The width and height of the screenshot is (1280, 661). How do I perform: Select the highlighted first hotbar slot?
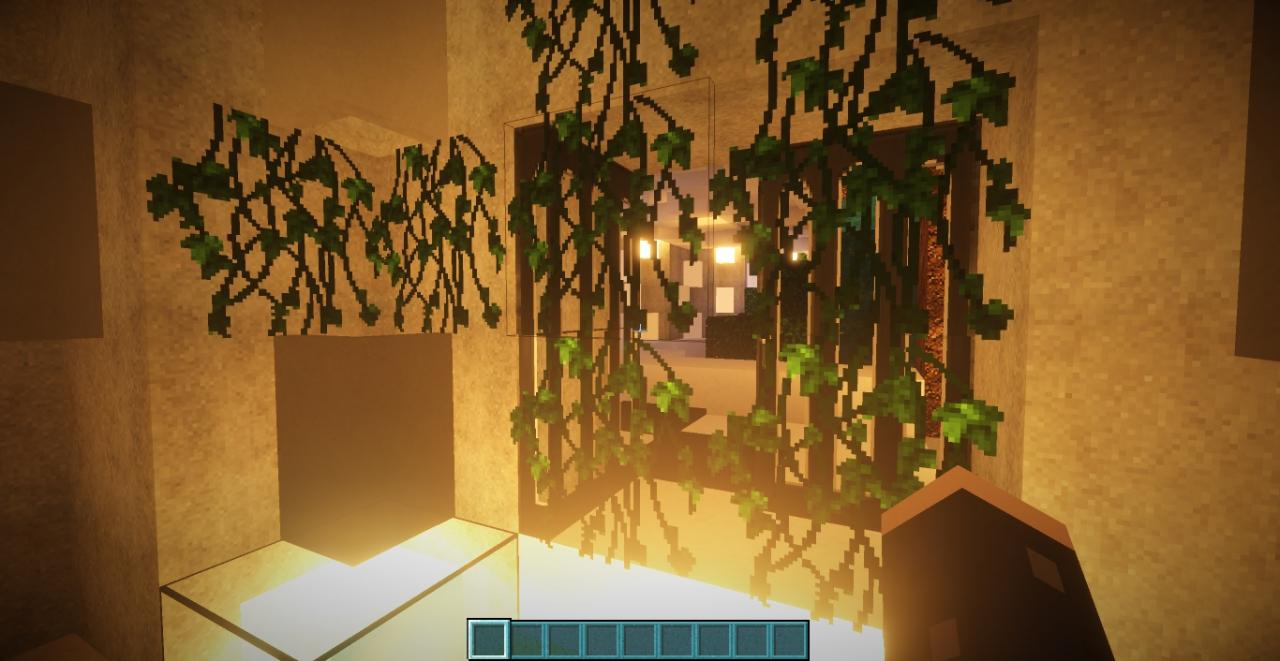(x=489, y=640)
